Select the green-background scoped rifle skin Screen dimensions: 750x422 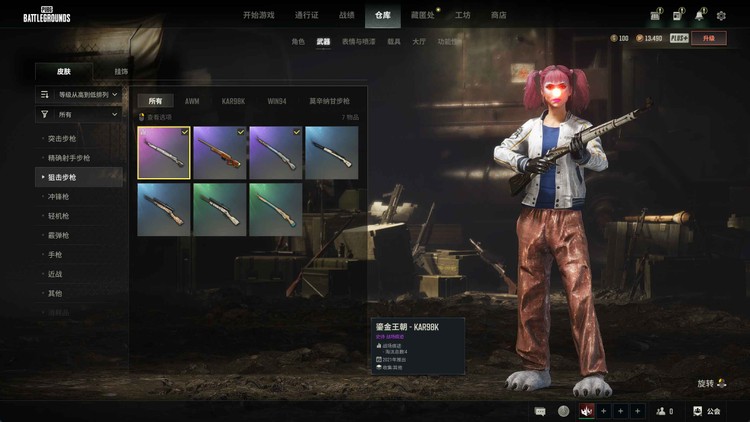click(x=220, y=208)
